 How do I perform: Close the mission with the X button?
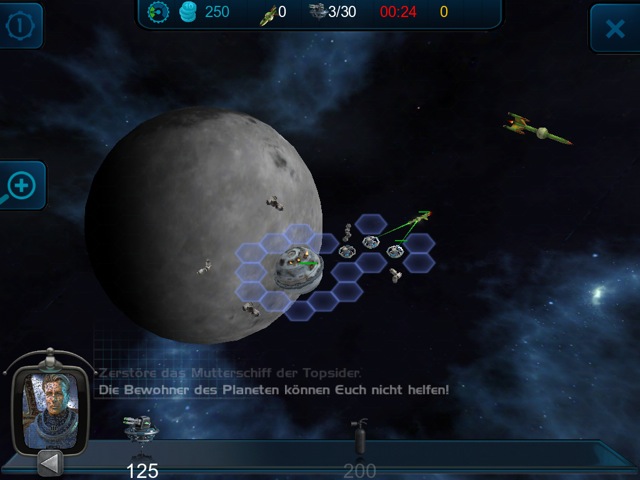pos(613,28)
